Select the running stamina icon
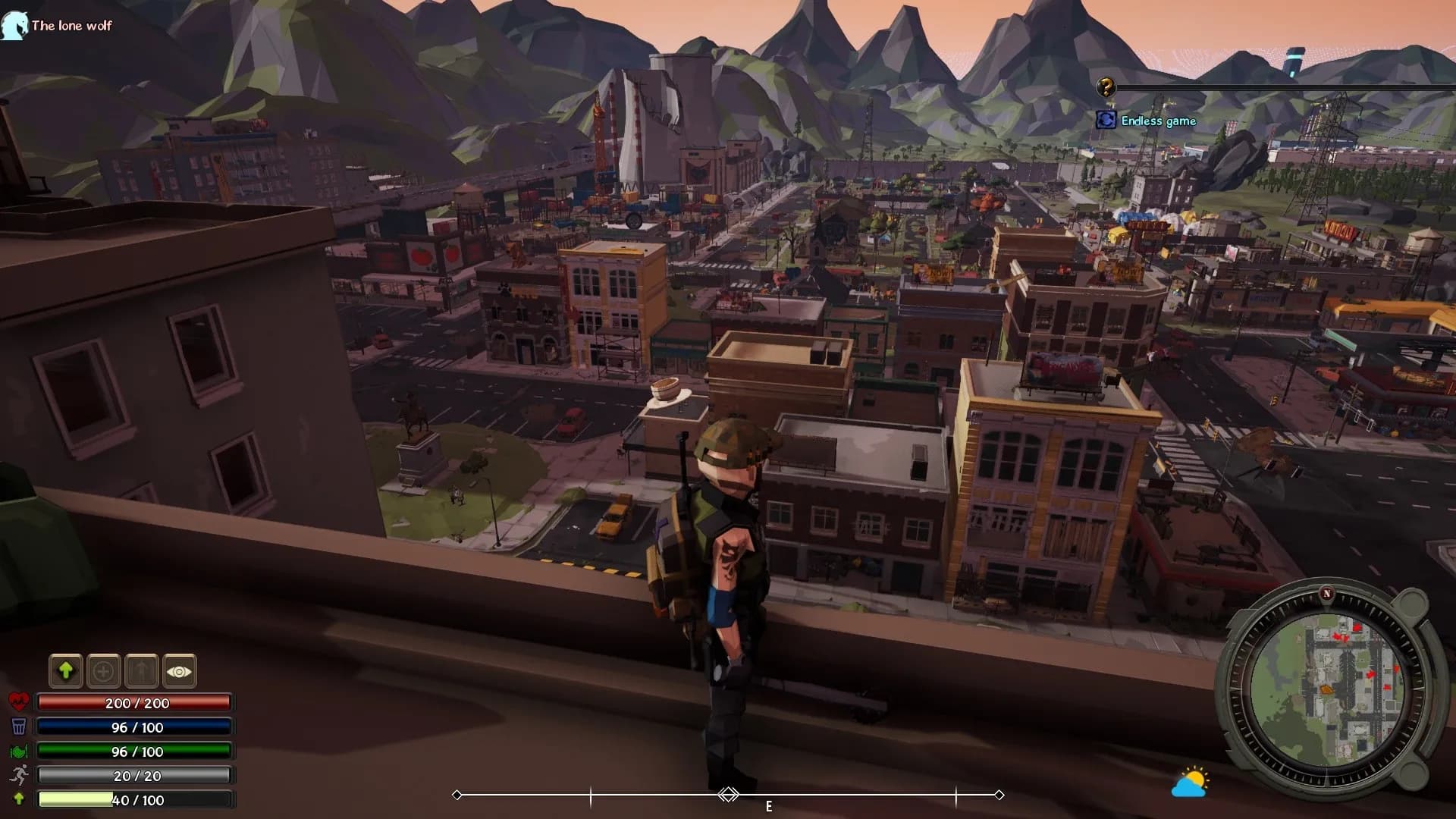1456x819 pixels. 19,775
